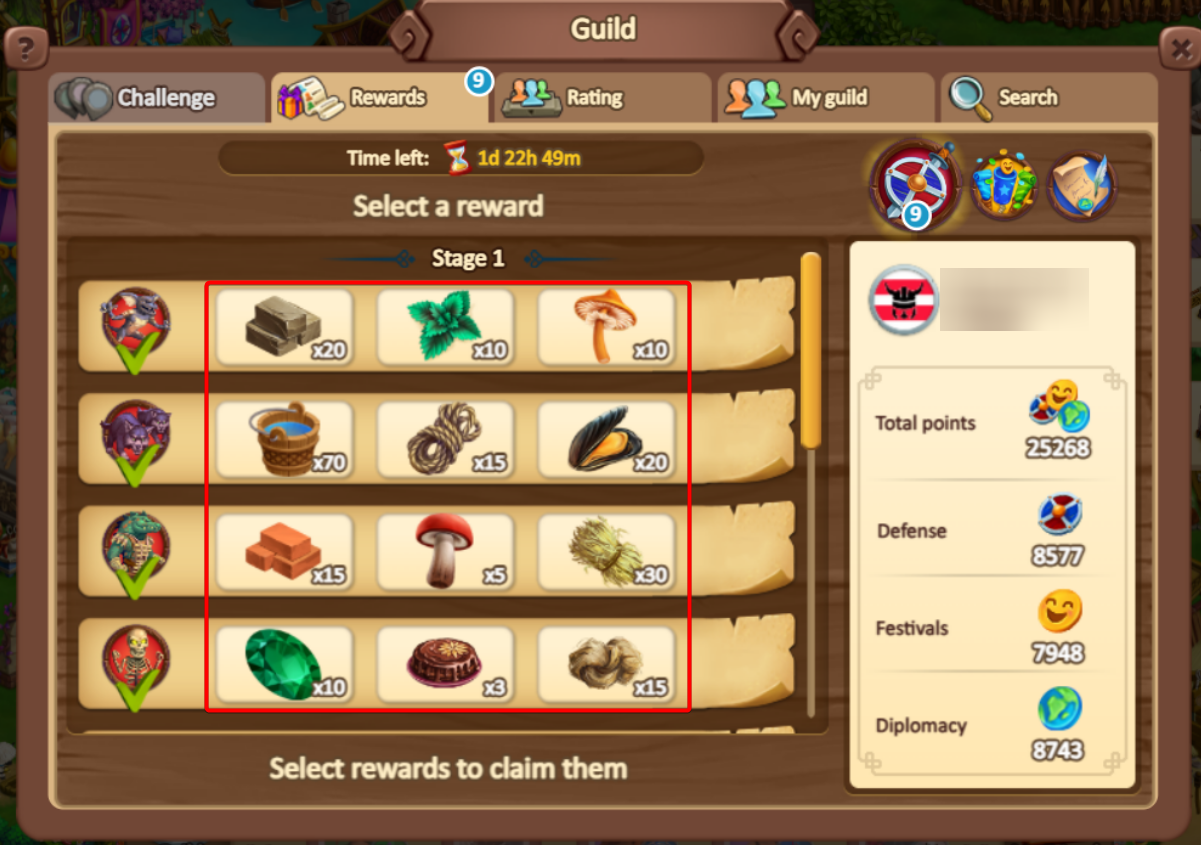1201x845 pixels.
Task: Close the Guild window
Action: point(1178,47)
